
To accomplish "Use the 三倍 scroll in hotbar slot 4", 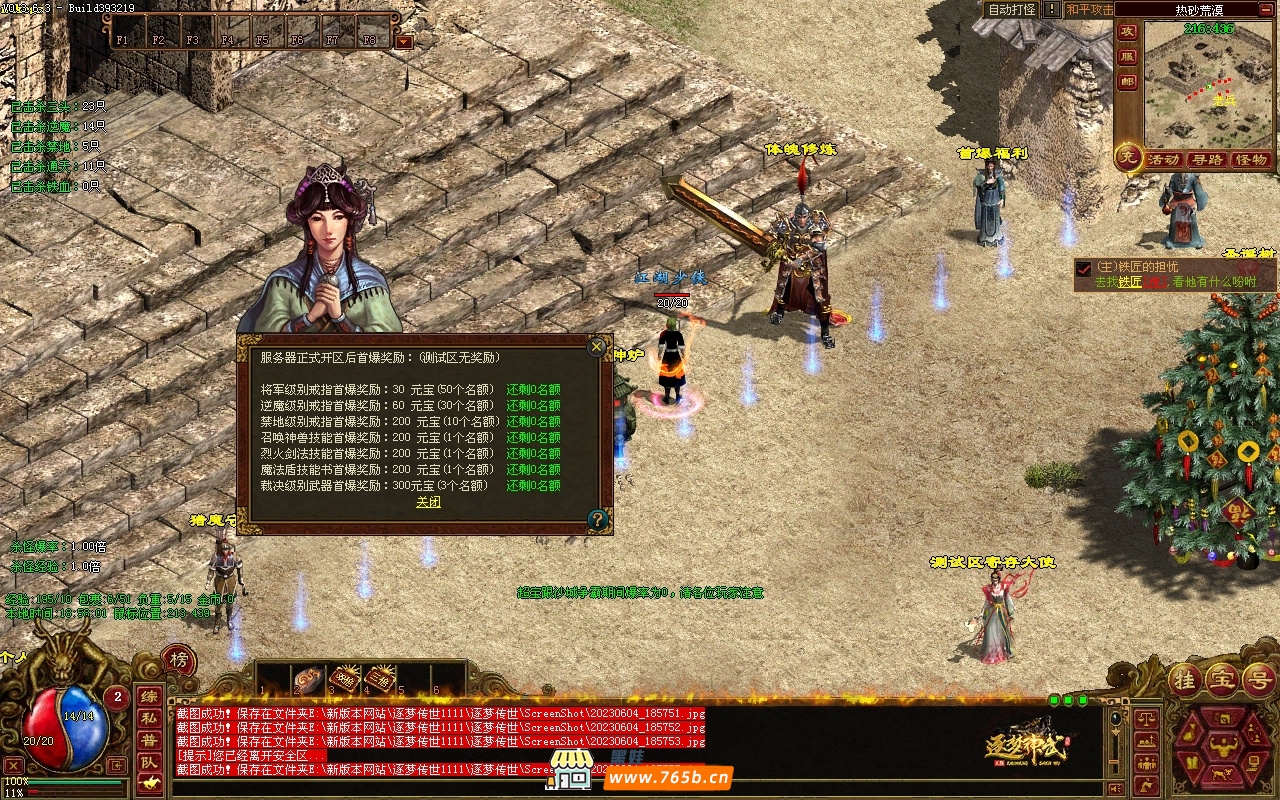I will (x=378, y=678).
